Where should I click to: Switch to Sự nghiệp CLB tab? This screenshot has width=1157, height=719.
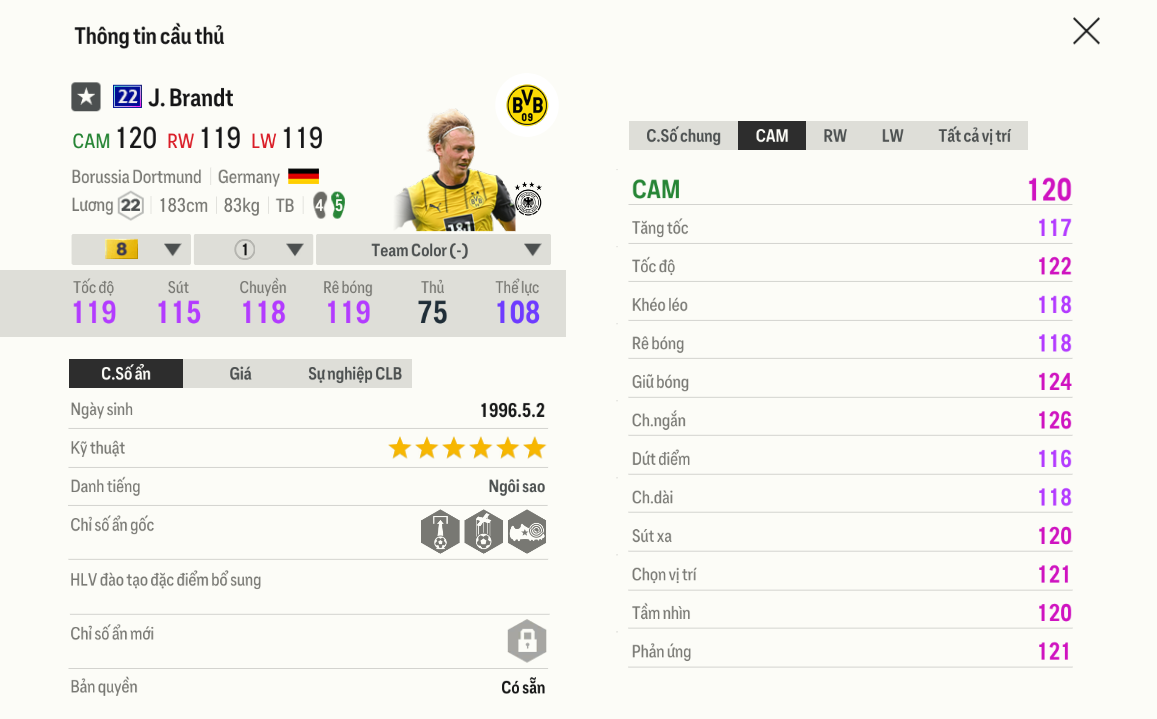(354, 374)
